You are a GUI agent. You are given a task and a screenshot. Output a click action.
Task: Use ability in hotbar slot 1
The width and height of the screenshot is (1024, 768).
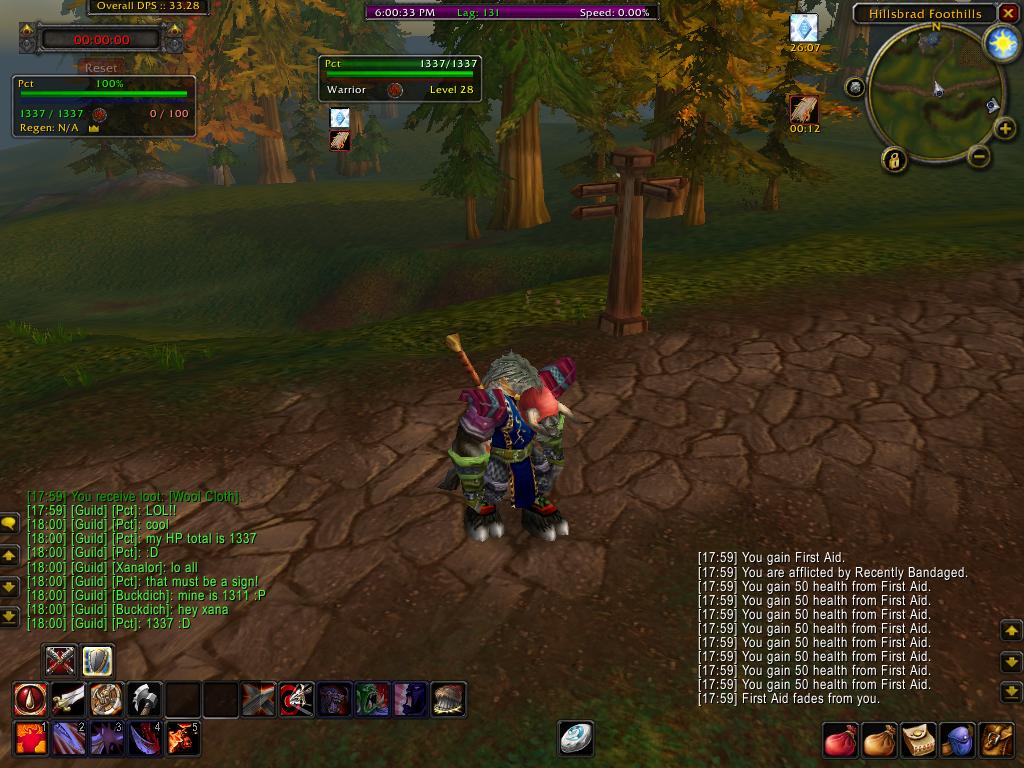coord(31,738)
